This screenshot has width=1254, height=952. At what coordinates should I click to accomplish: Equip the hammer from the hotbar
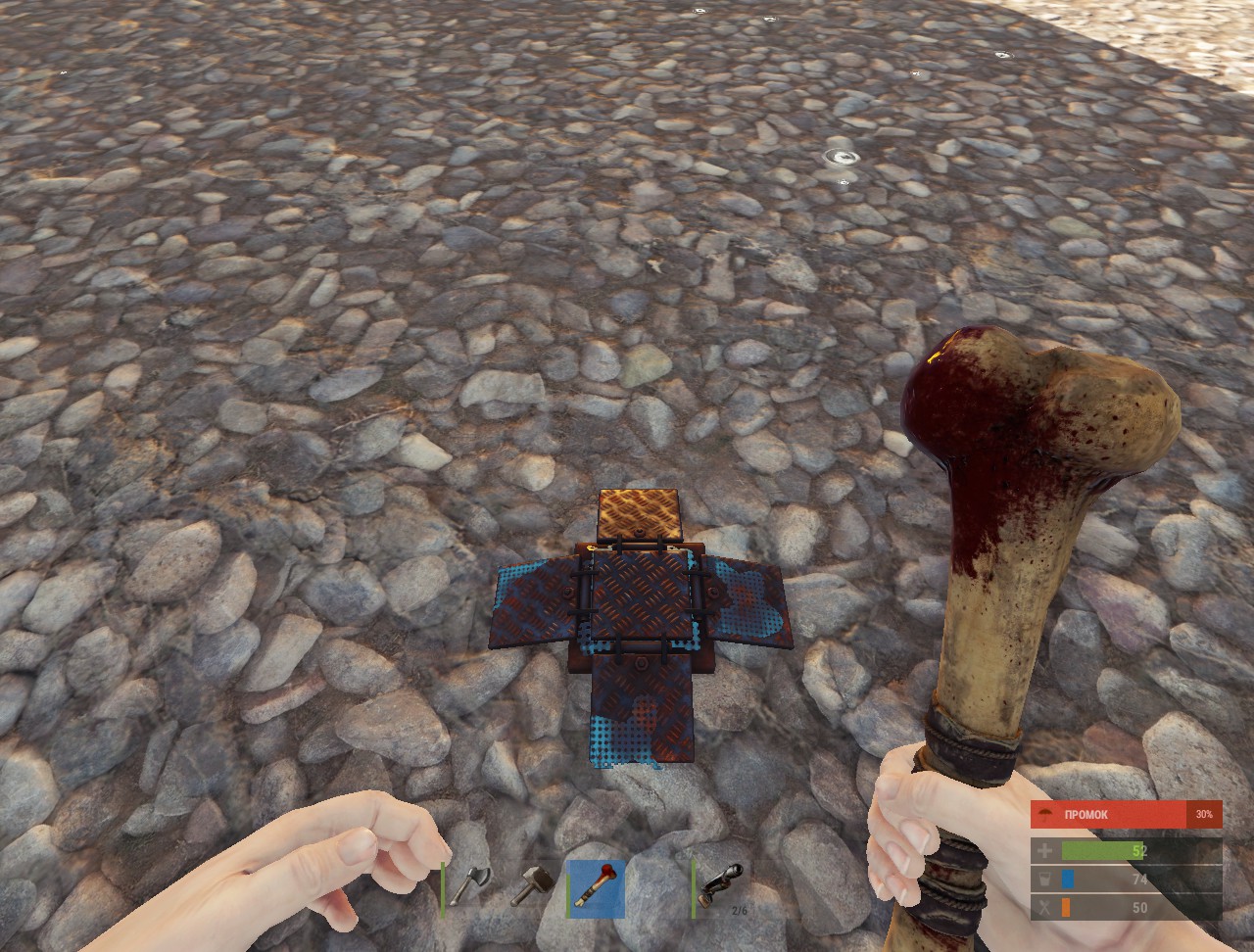click(534, 887)
